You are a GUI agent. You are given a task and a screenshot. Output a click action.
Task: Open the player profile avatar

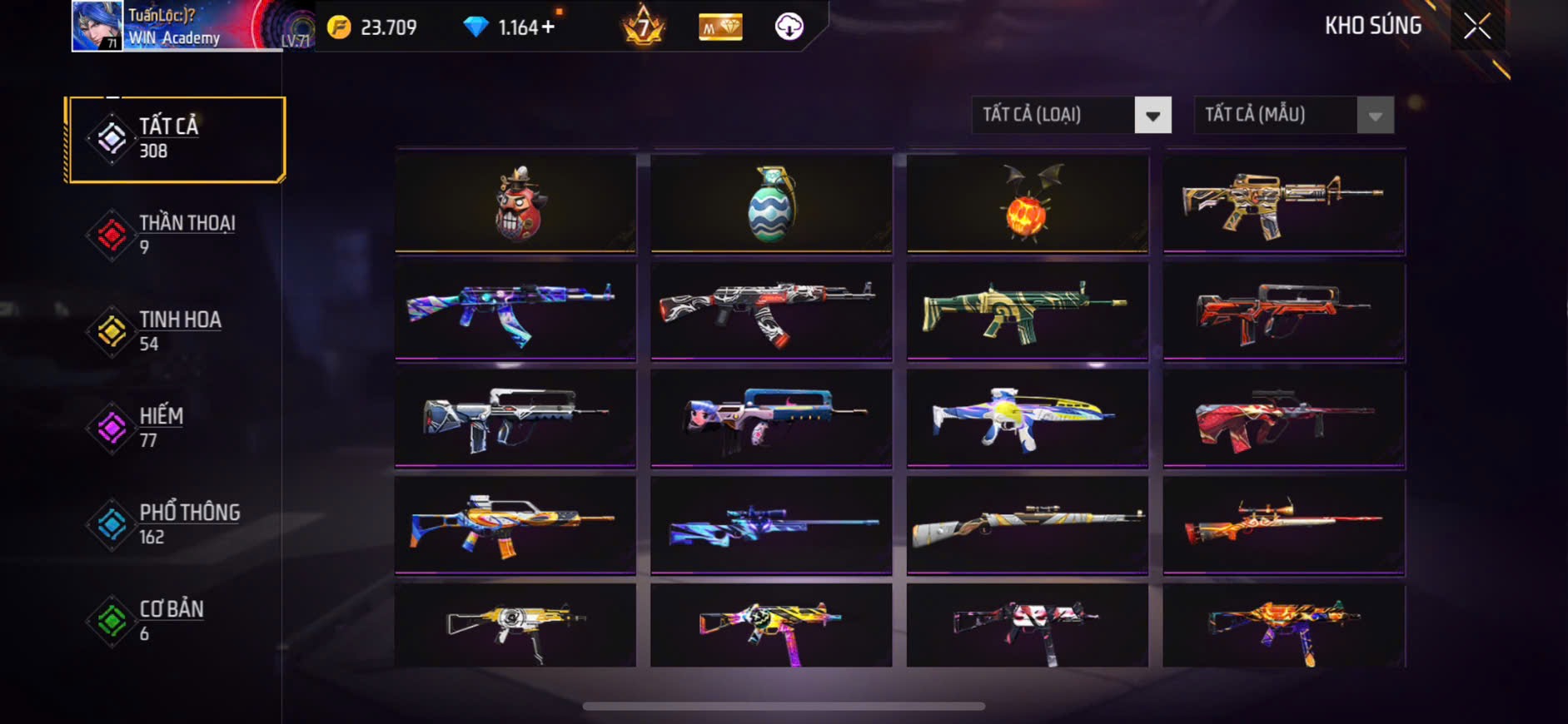(x=97, y=26)
